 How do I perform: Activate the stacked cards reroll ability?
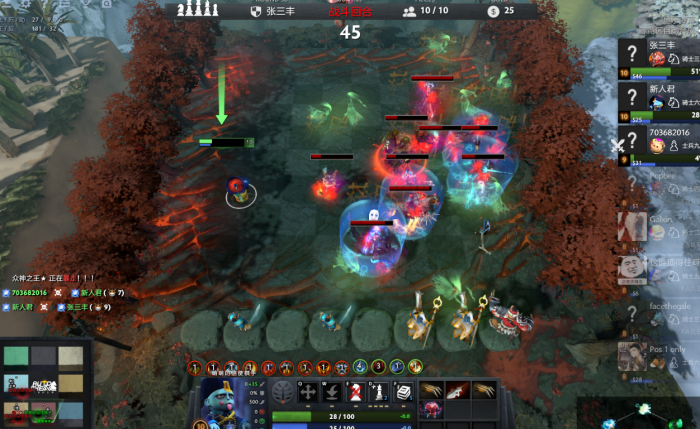(403, 392)
